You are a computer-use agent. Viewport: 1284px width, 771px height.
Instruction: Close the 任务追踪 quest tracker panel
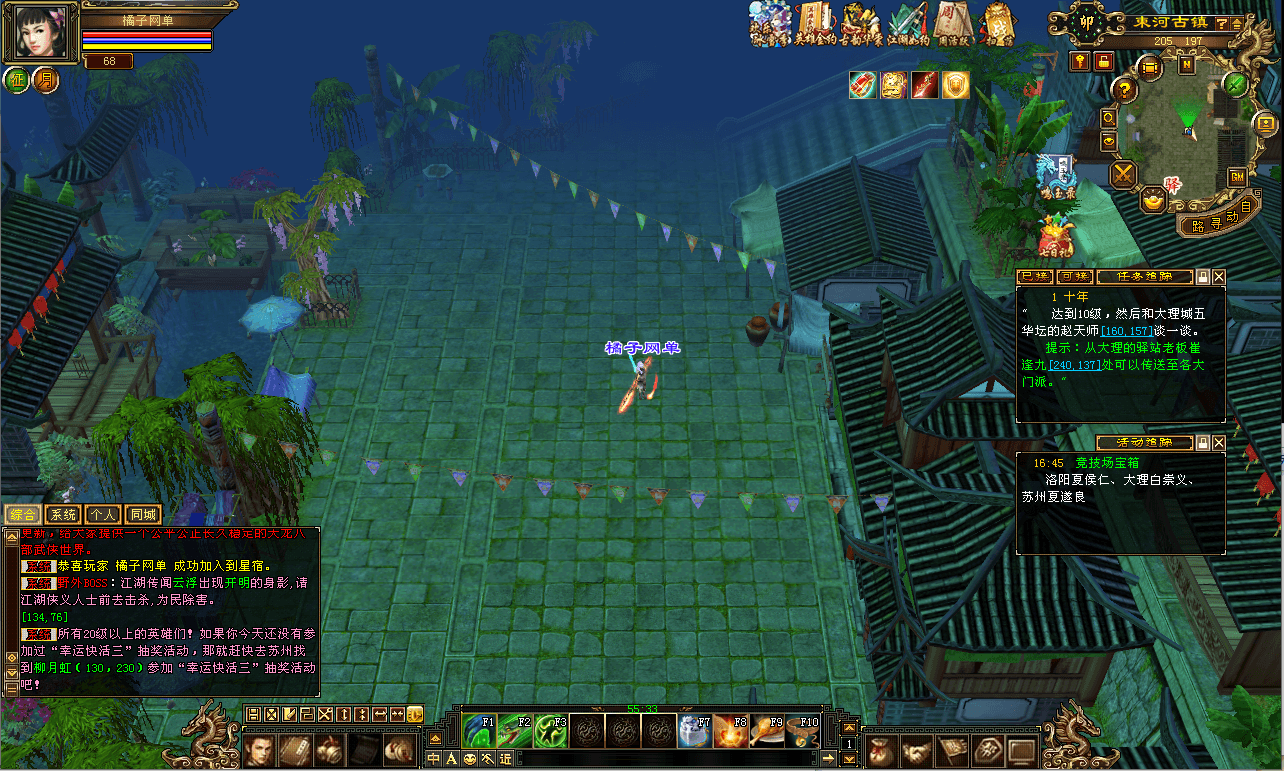click(x=1219, y=277)
